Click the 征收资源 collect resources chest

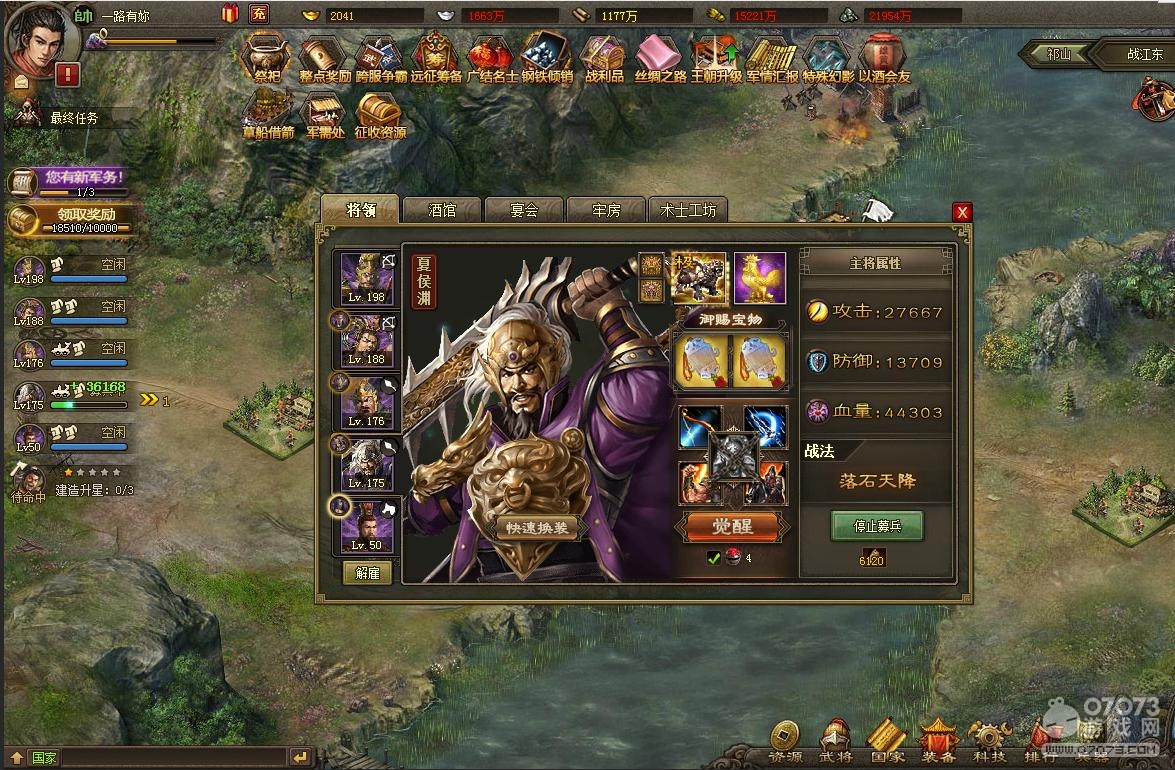pos(380,115)
